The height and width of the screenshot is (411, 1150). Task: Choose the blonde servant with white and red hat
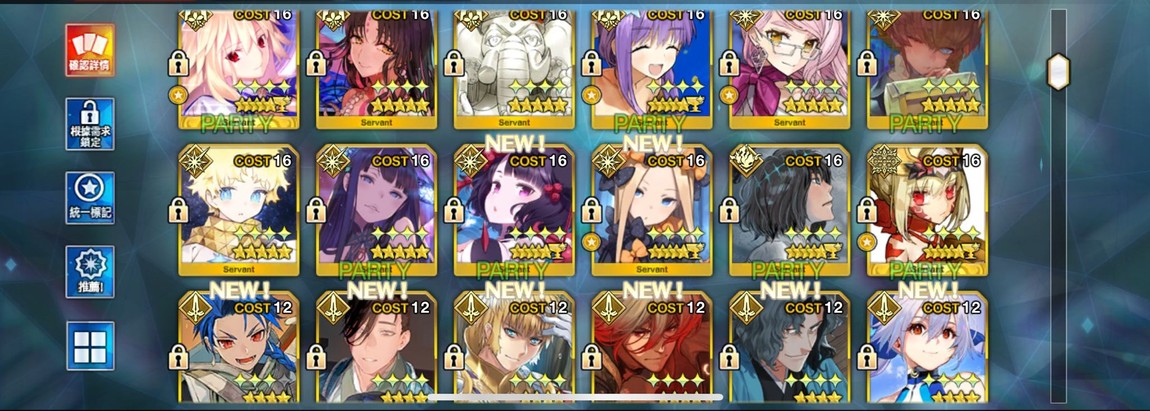click(927, 210)
